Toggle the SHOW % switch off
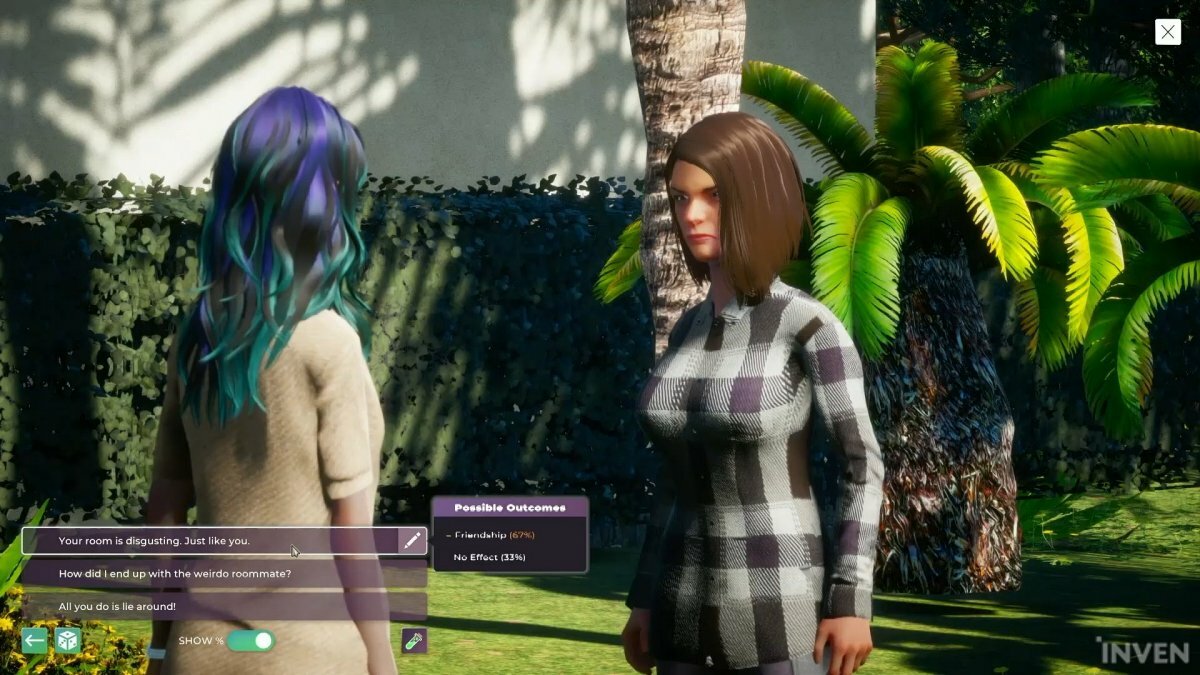Image resolution: width=1200 pixels, height=675 pixels. [250, 641]
